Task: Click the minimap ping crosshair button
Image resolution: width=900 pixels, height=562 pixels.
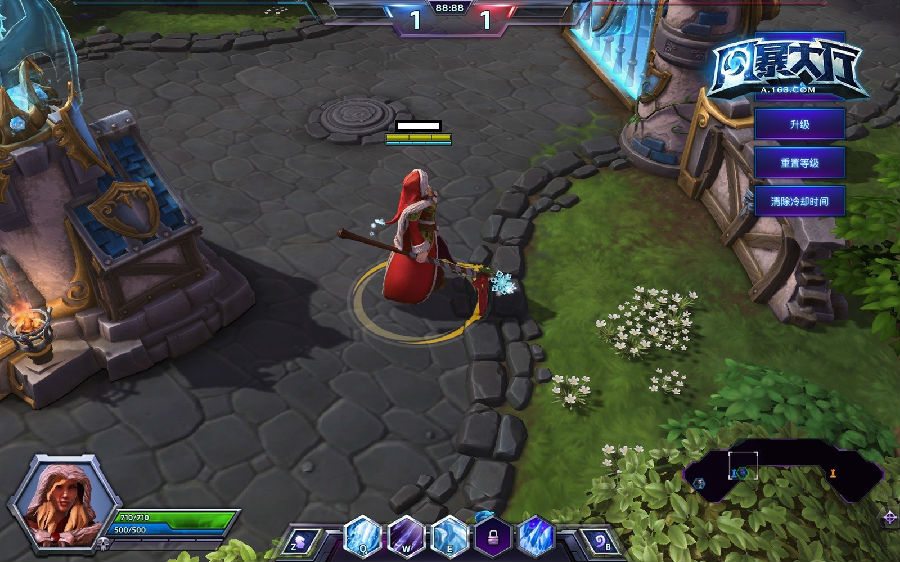Action: [x=889, y=517]
